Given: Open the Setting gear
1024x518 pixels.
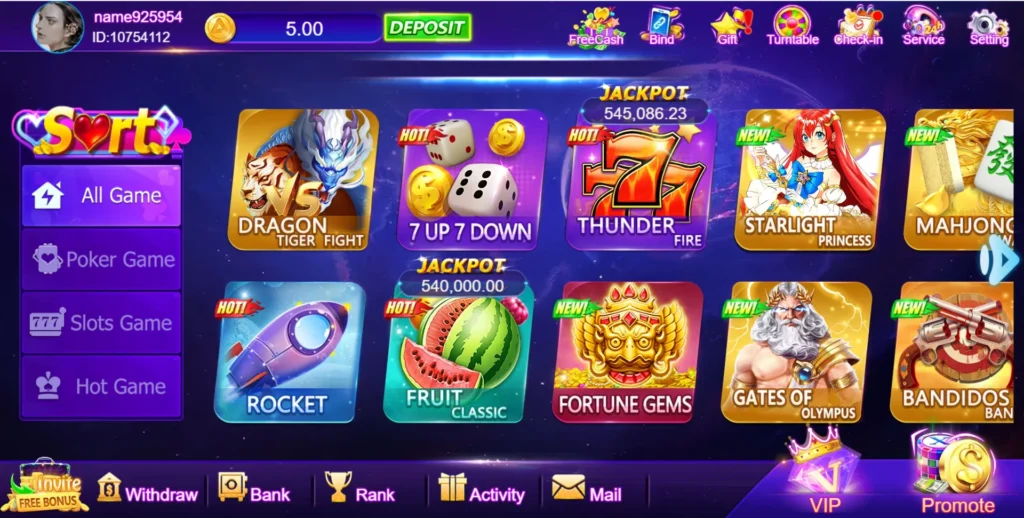Looking at the screenshot, I should coord(988,26).
